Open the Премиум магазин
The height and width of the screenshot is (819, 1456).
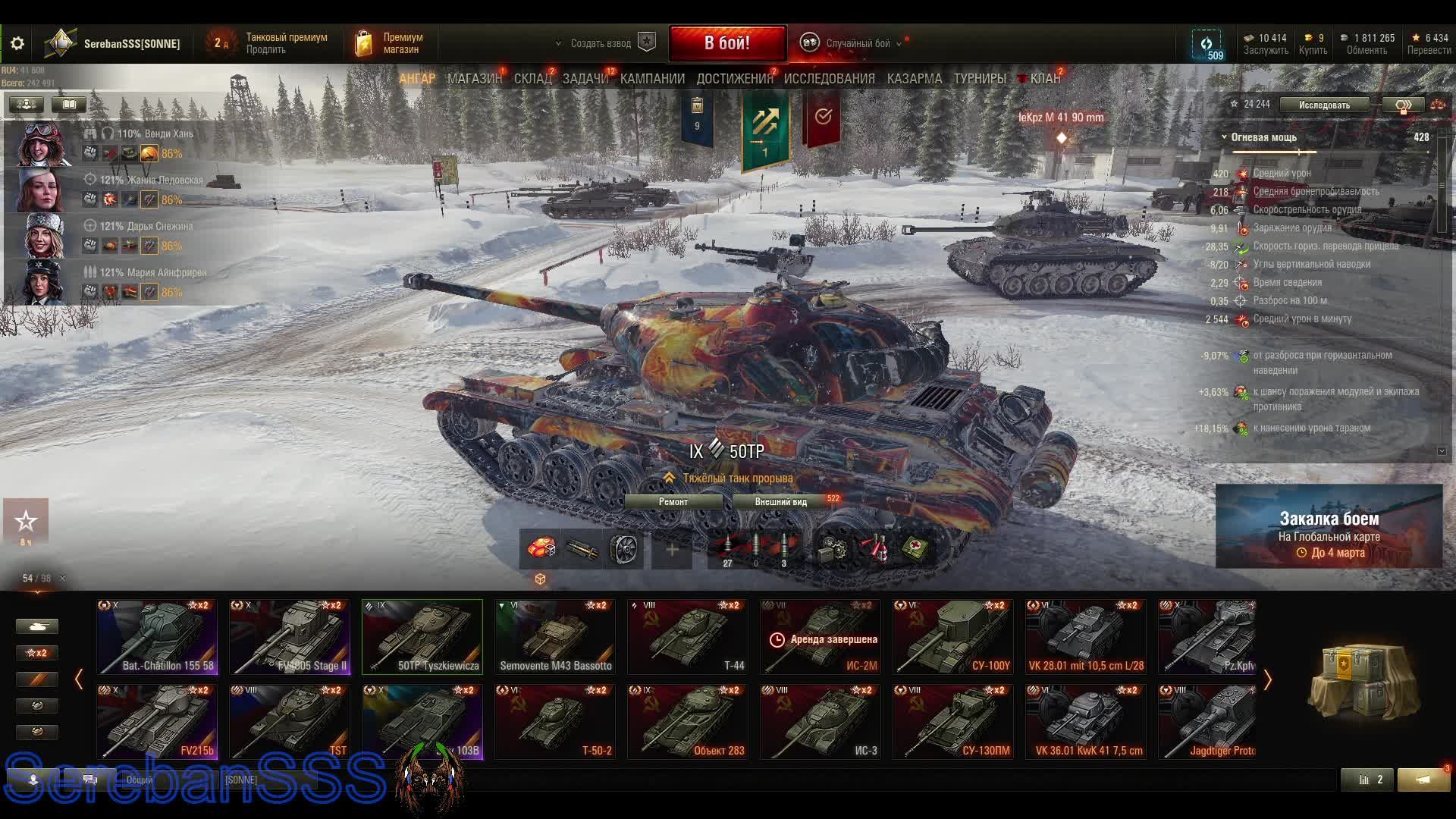pyautogui.click(x=390, y=44)
